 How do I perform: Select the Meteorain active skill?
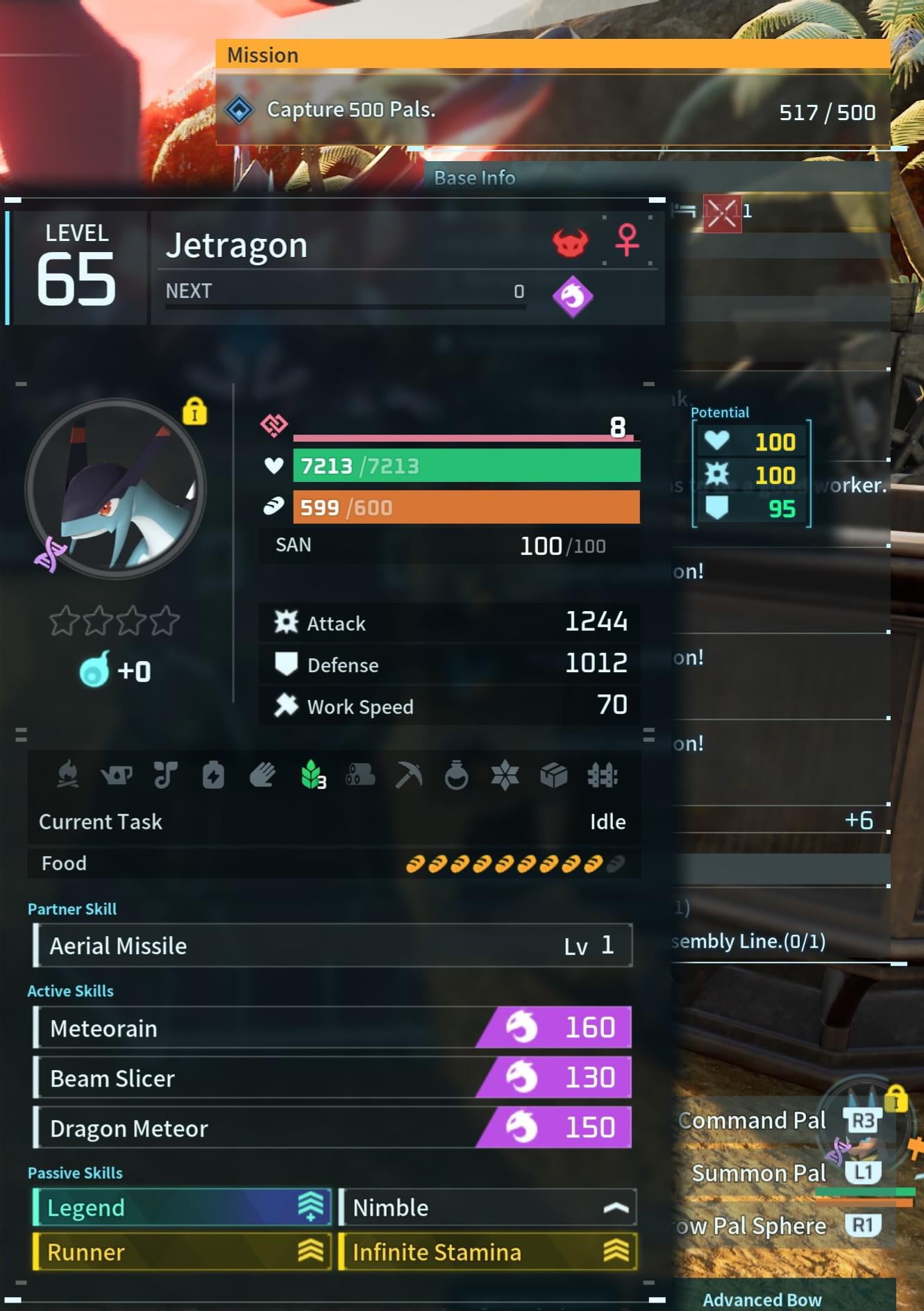[x=332, y=1028]
